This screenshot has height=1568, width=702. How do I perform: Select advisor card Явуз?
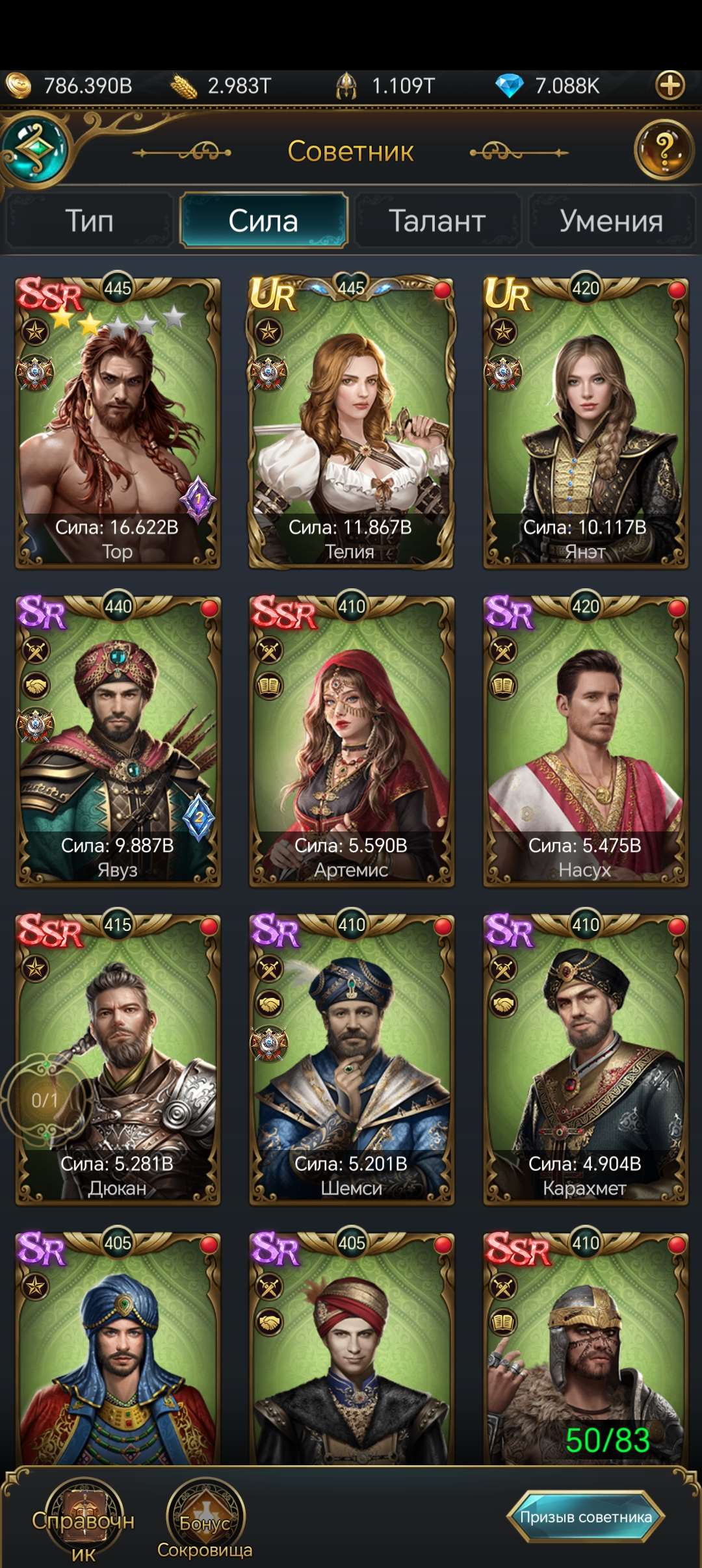[x=118, y=741]
